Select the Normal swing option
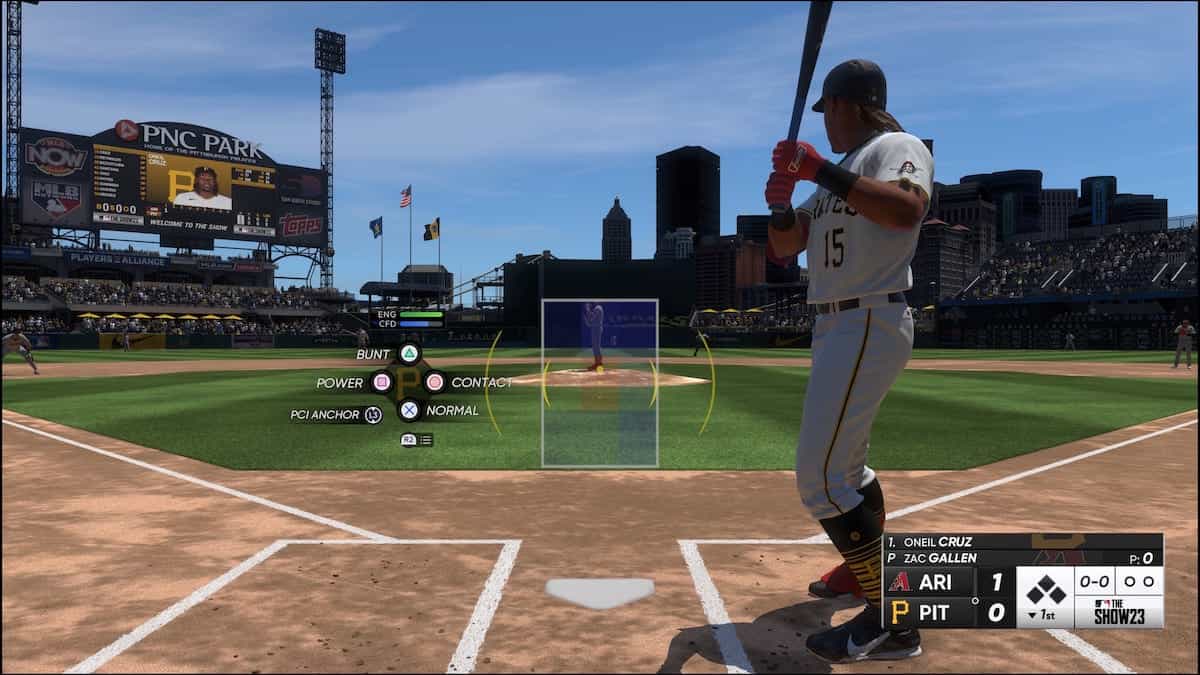The height and width of the screenshot is (675, 1200). pos(409,409)
